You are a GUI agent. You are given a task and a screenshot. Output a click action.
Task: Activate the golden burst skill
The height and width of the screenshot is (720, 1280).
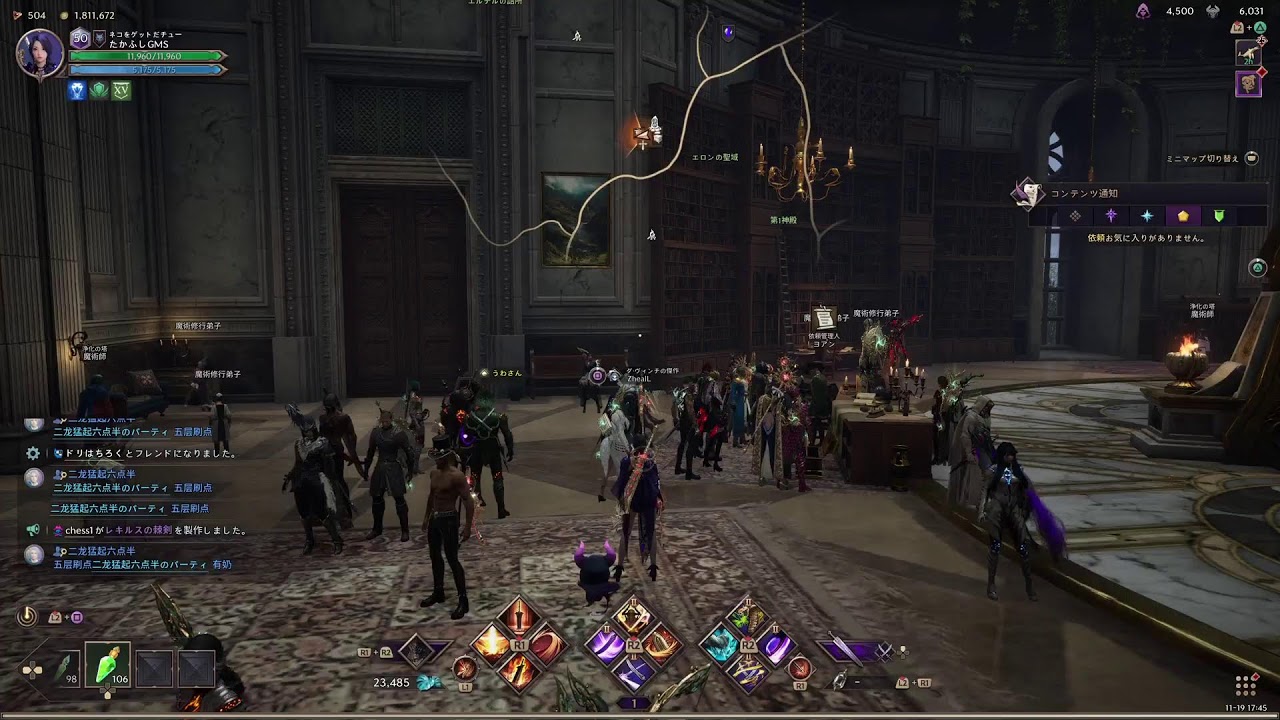click(492, 644)
